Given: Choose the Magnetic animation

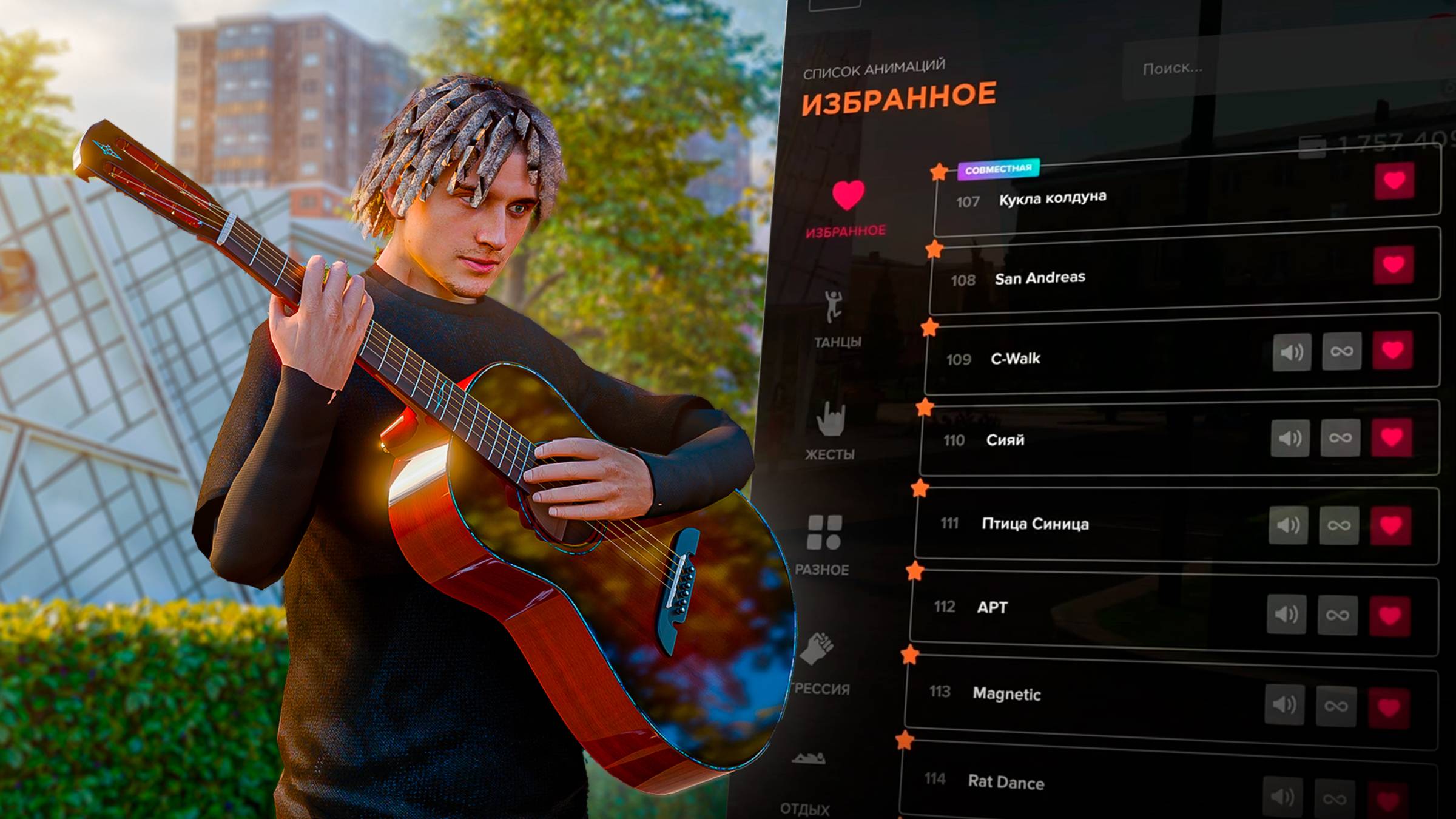Looking at the screenshot, I should [1006, 693].
